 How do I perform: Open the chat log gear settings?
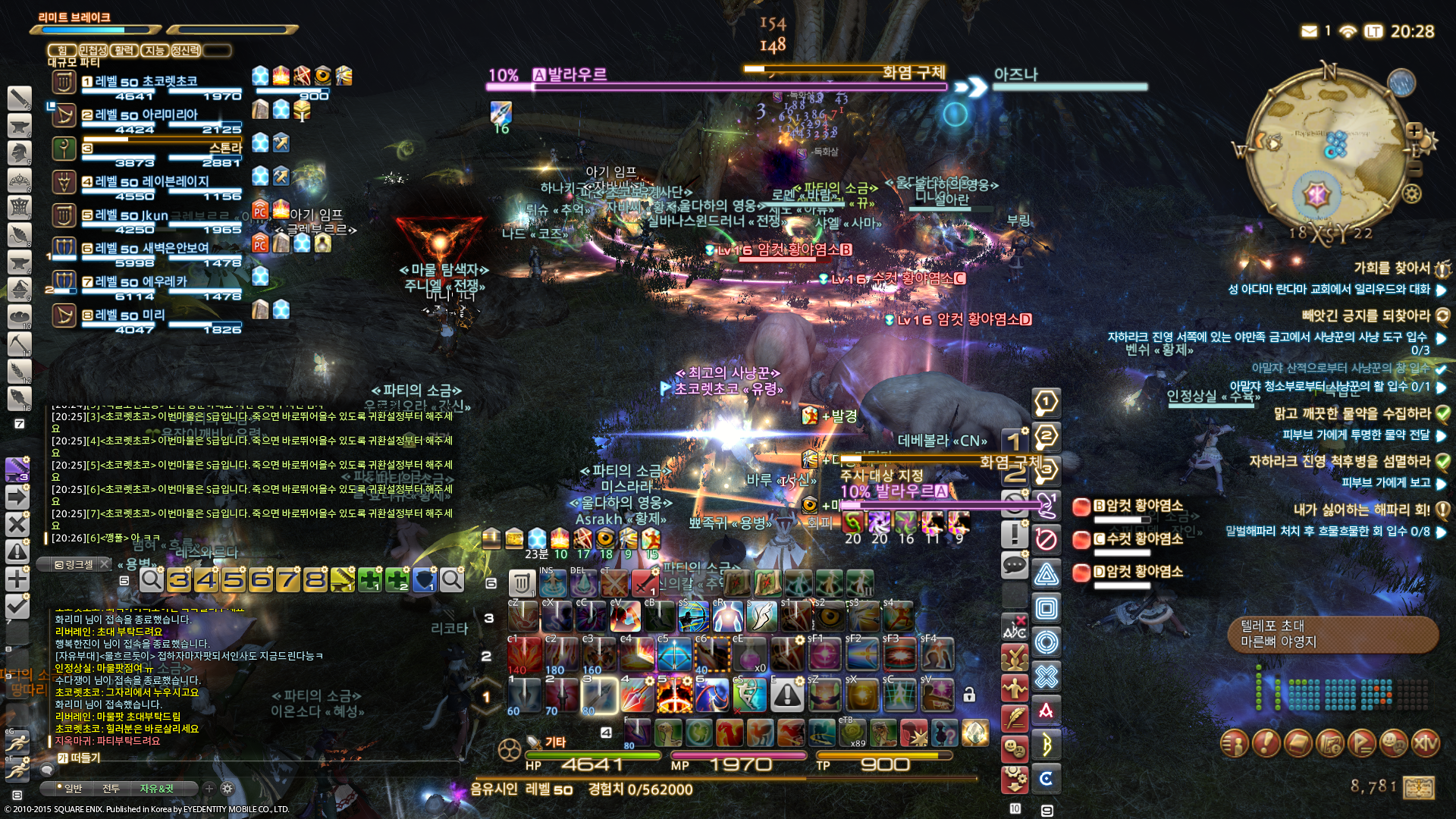[227, 789]
